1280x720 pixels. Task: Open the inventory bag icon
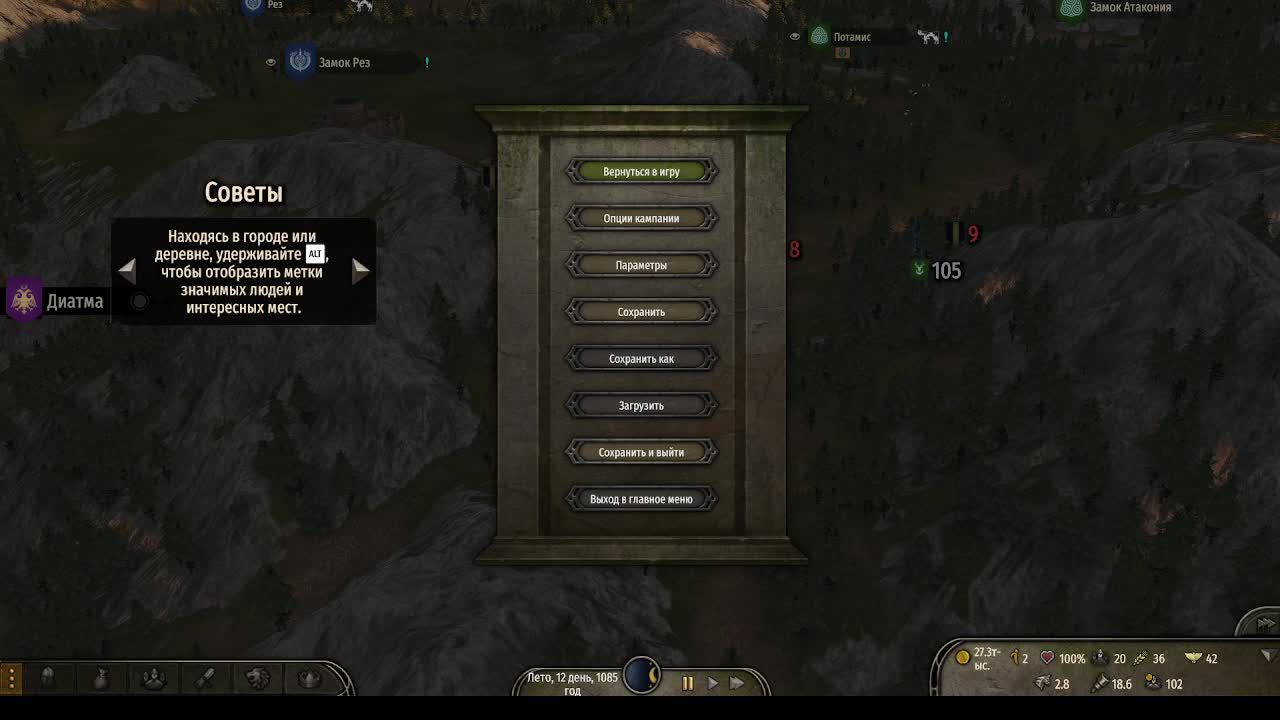(100, 678)
